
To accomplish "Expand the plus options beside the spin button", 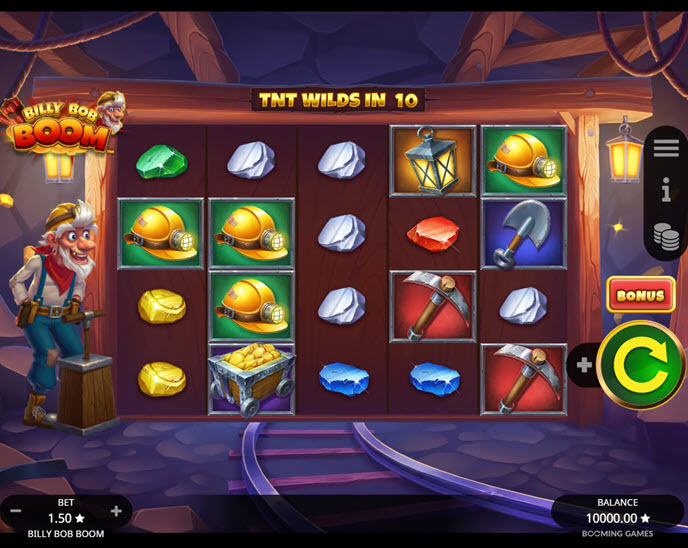I will 584,366.
